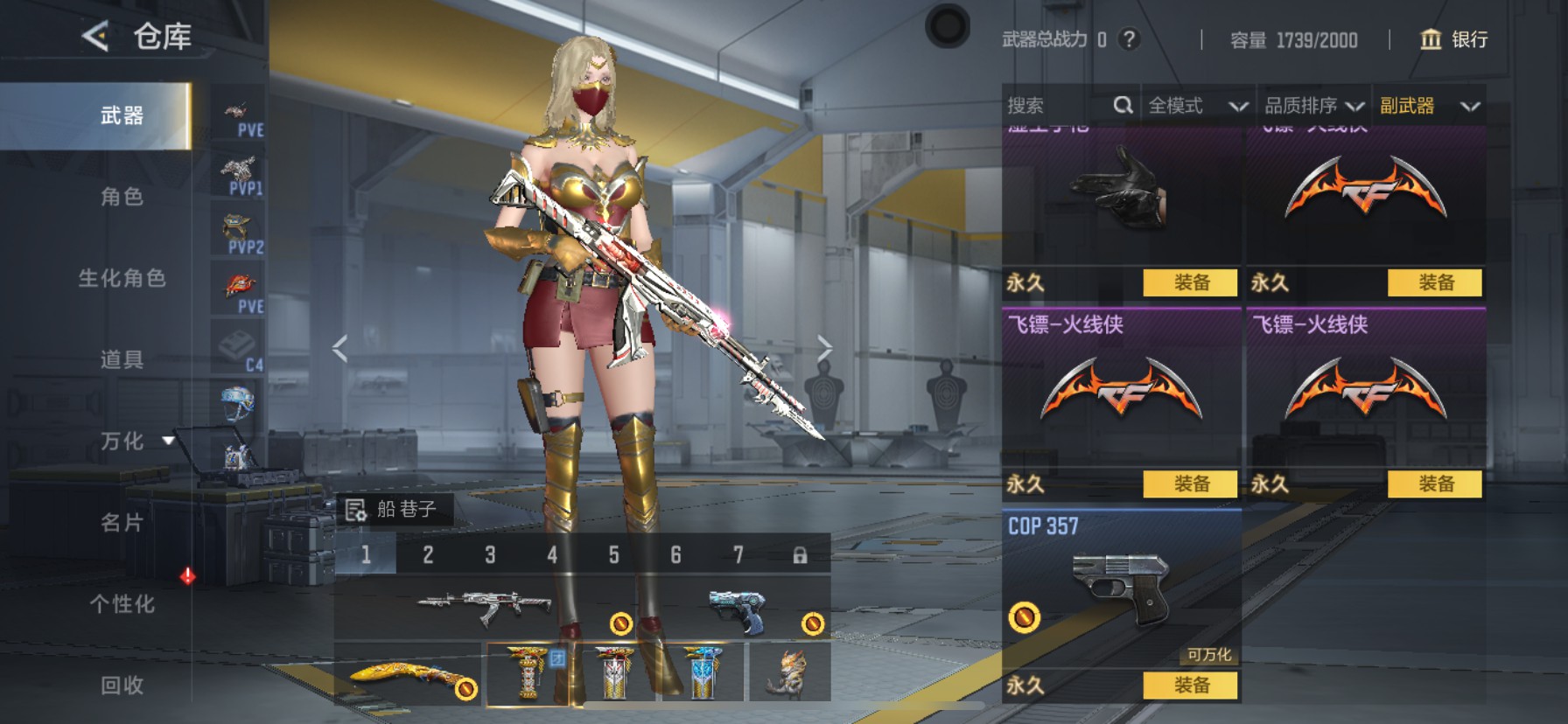Open the 品质排序 sort dropdown
The image size is (1568, 724).
pos(1313,106)
